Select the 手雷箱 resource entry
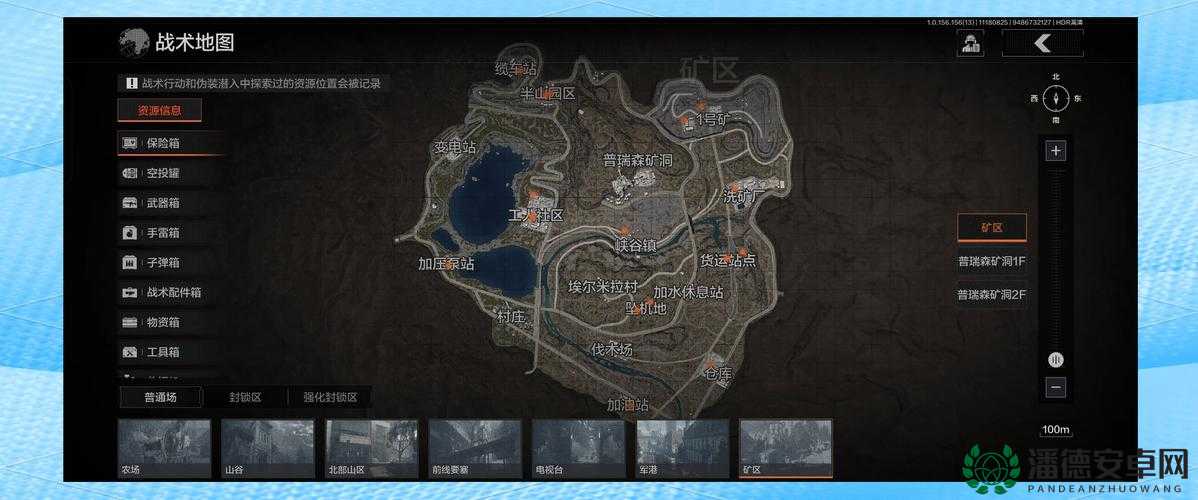 click(170, 233)
